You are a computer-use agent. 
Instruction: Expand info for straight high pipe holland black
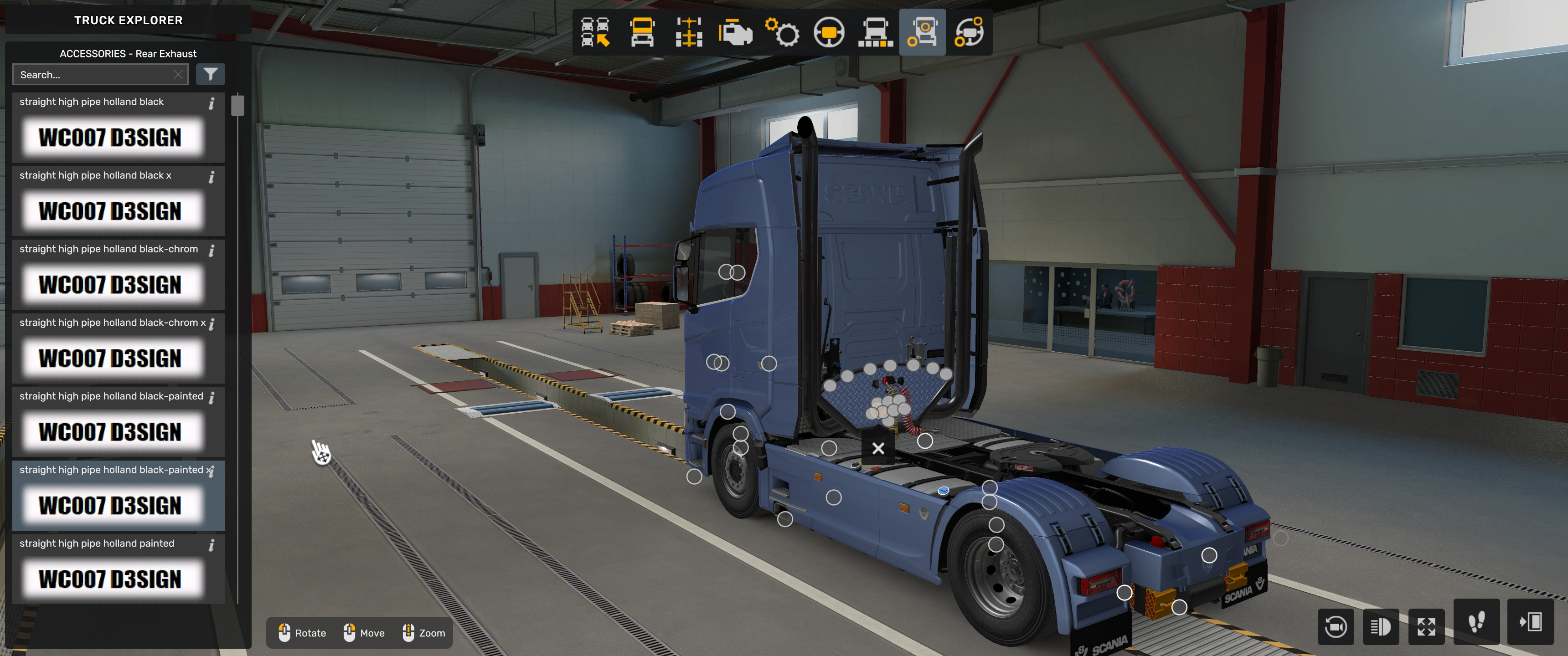coord(212,103)
